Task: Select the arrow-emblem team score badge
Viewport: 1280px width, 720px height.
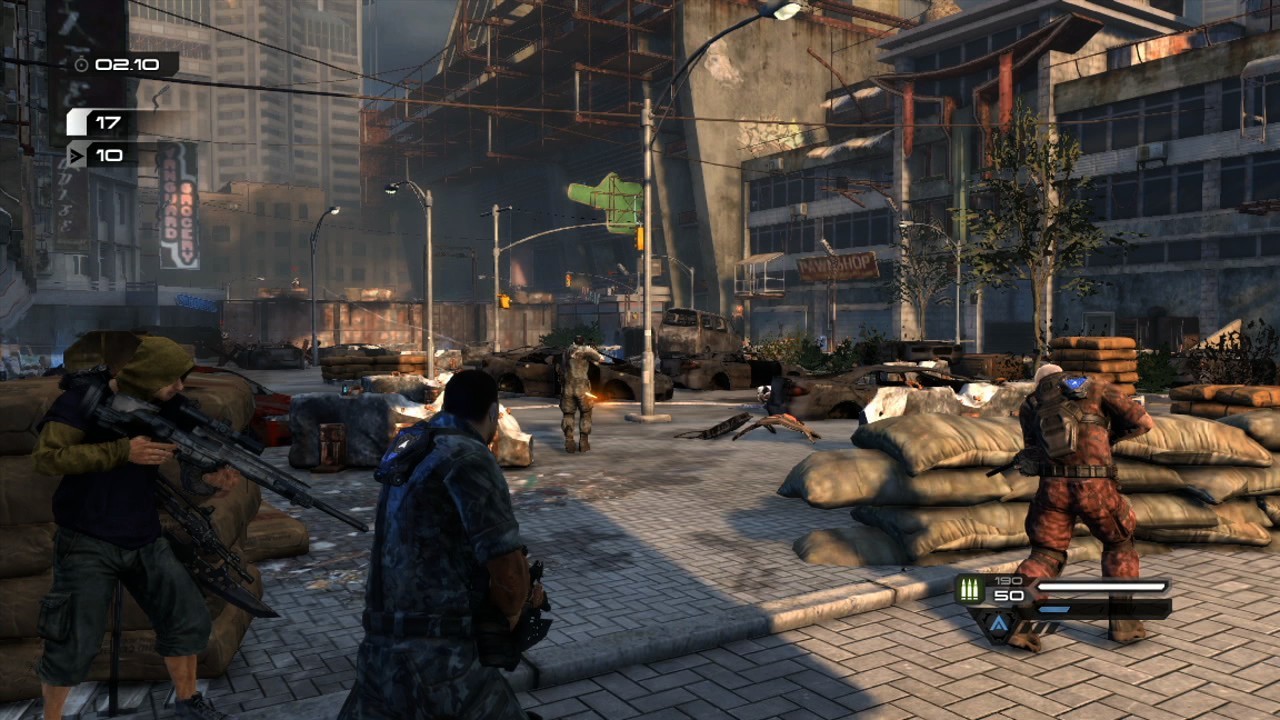Action: click(x=77, y=155)
